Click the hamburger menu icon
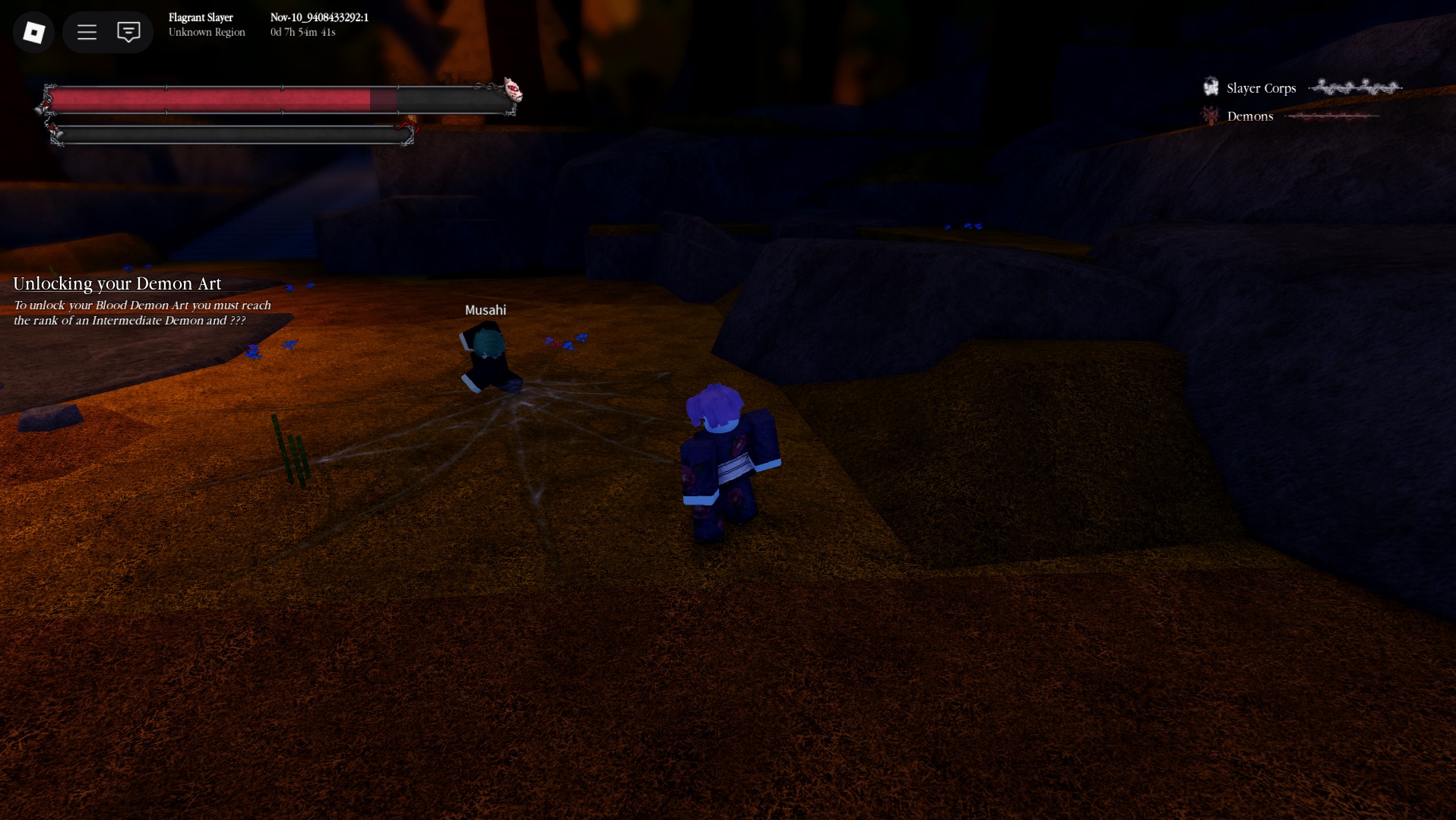This screenshot has width=1456, height=820. pos(87,32)
